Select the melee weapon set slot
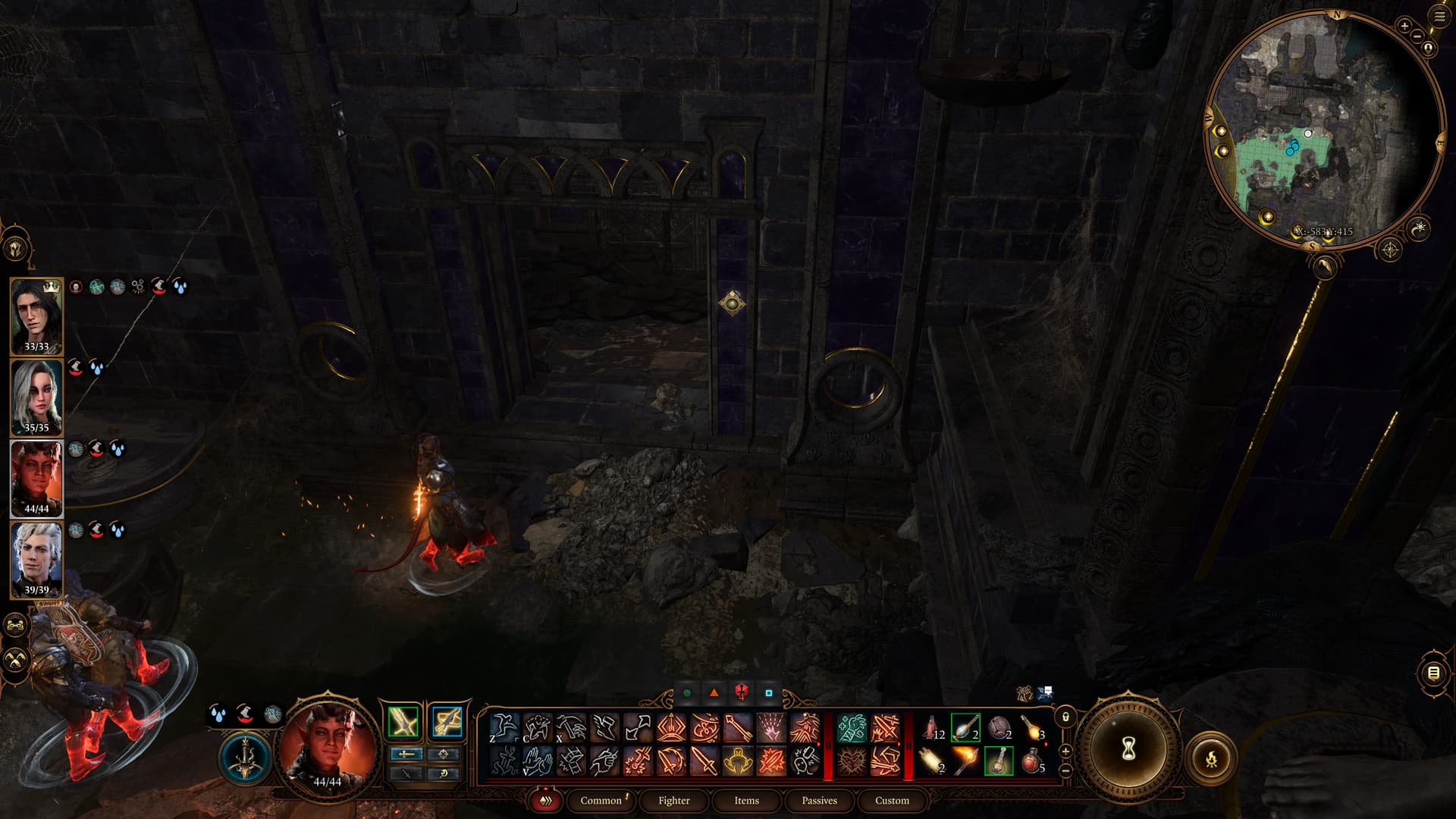The image size is (1456, 819). (x=403, y=722)
